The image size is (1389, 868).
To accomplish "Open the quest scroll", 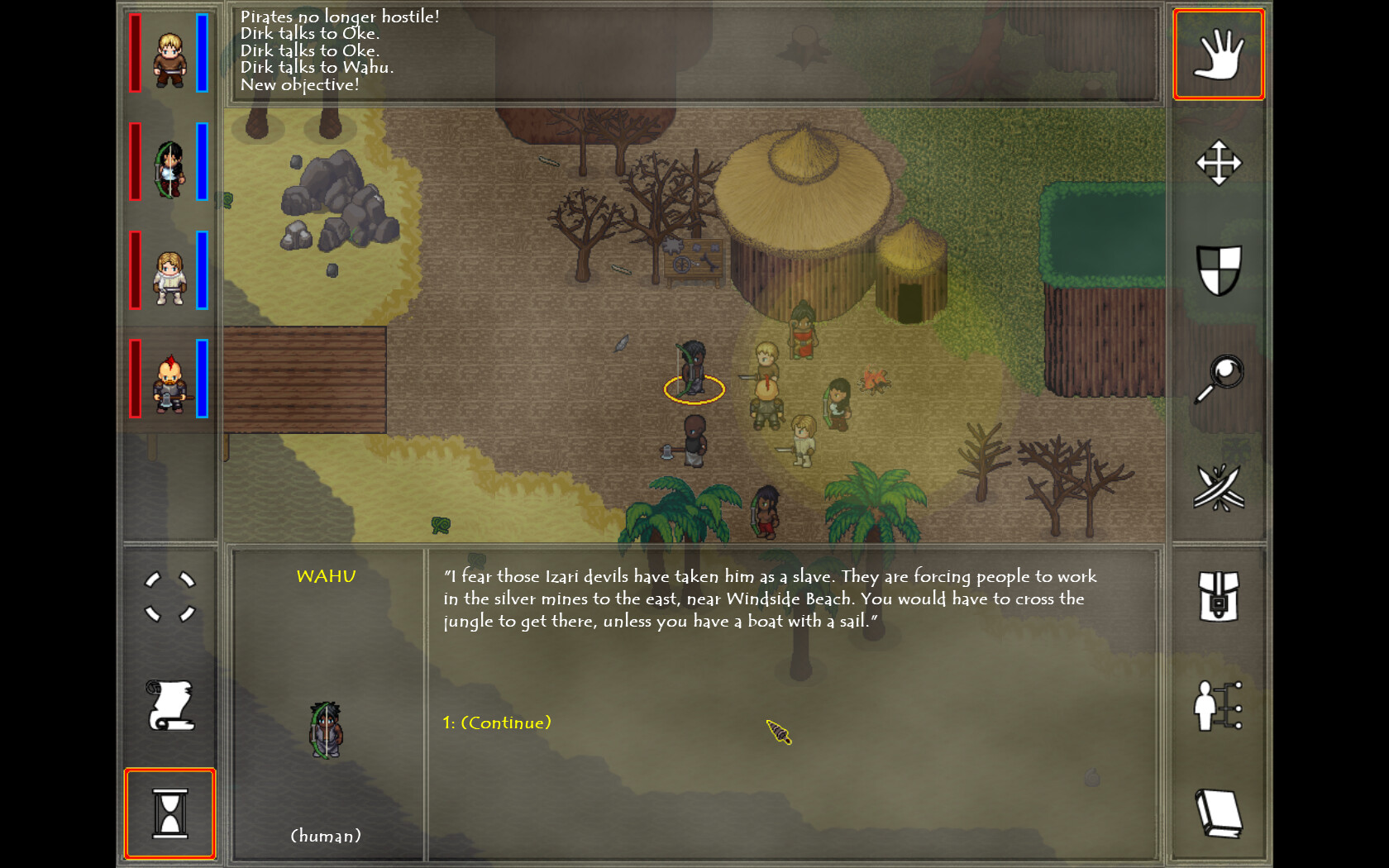I will 169,707.
